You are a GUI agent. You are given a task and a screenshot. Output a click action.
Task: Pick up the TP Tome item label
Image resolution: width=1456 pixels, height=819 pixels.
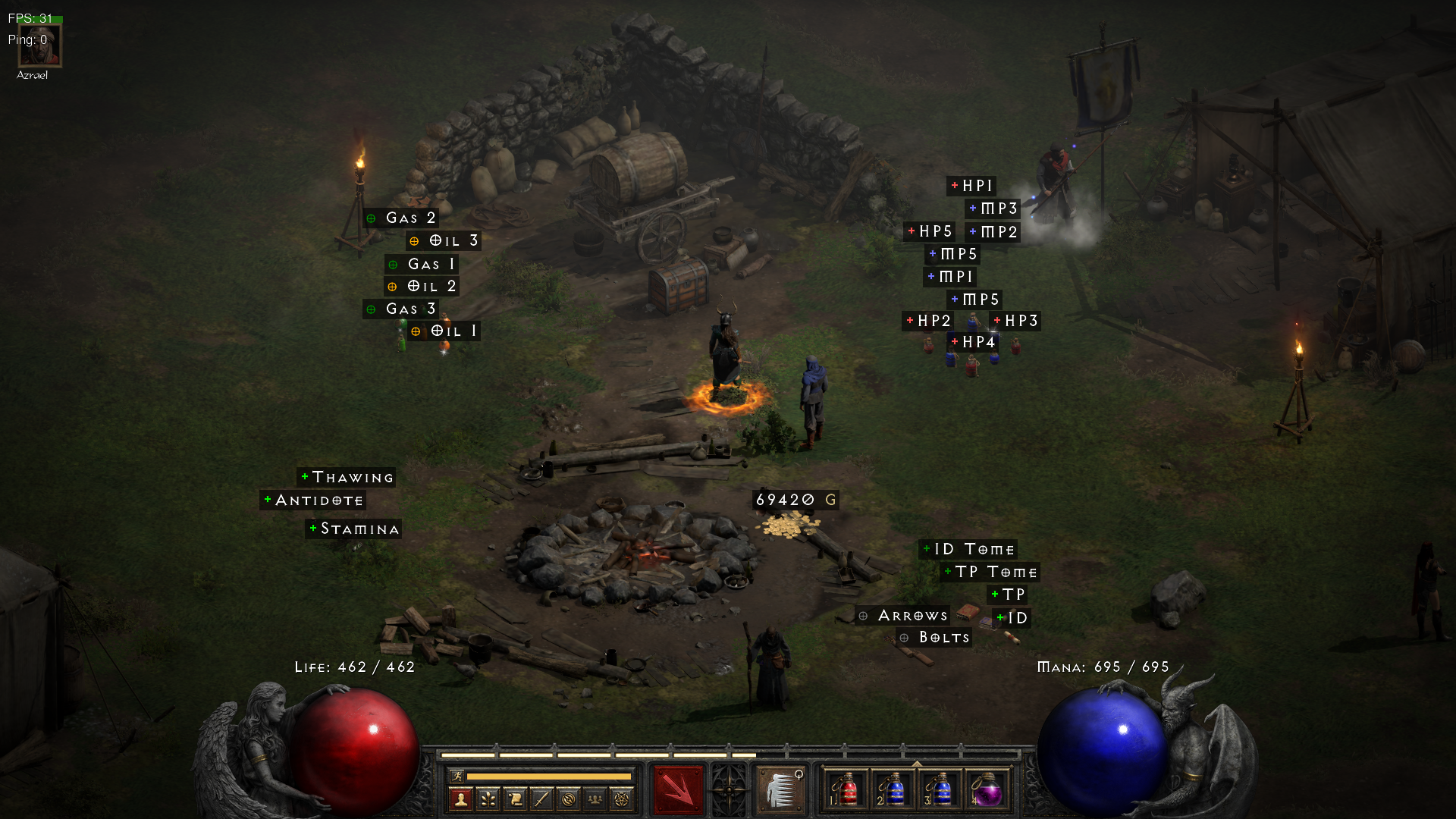pyautogui.click(x=990, y=572)
